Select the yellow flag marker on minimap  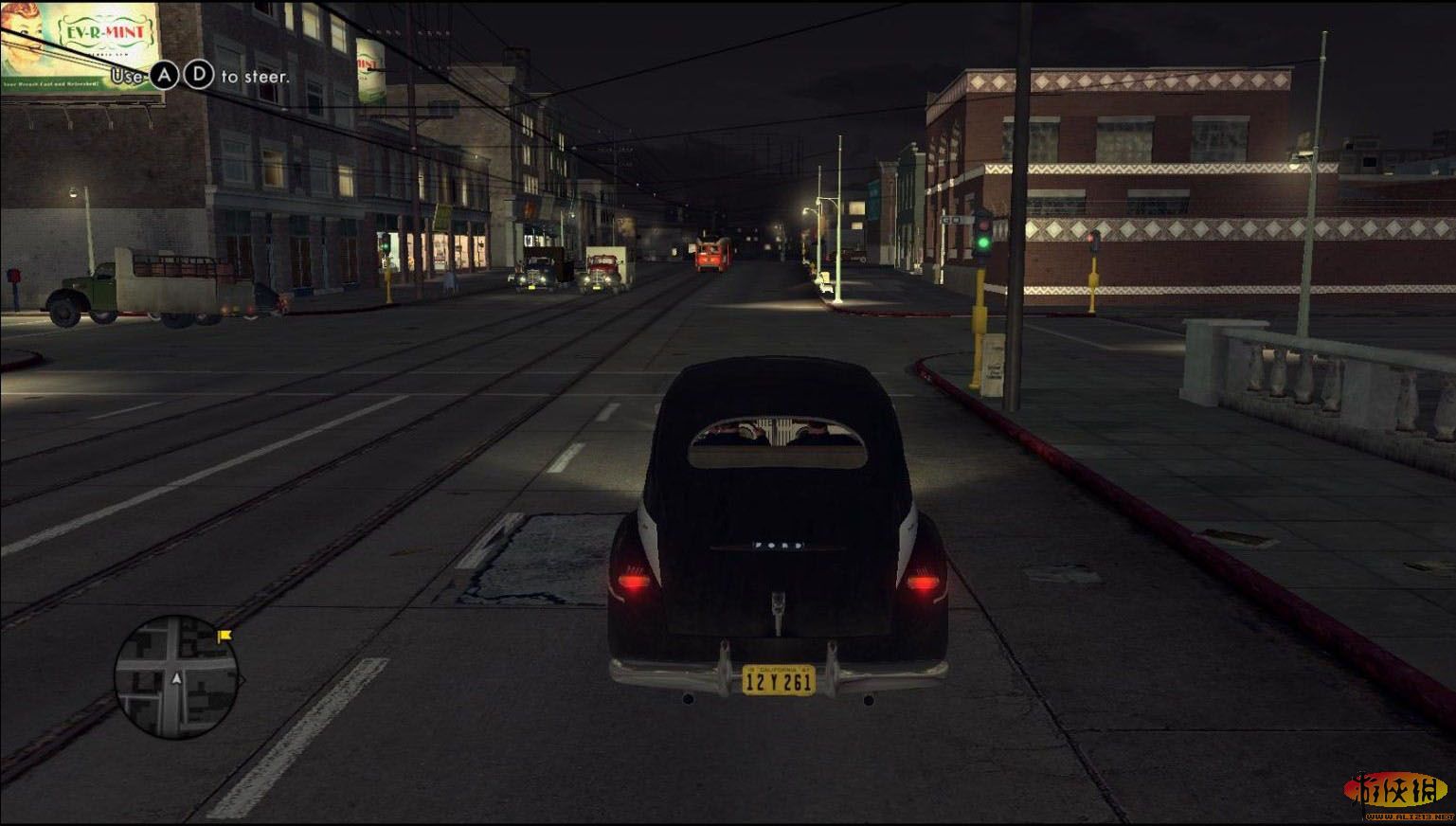coord(225,637)
